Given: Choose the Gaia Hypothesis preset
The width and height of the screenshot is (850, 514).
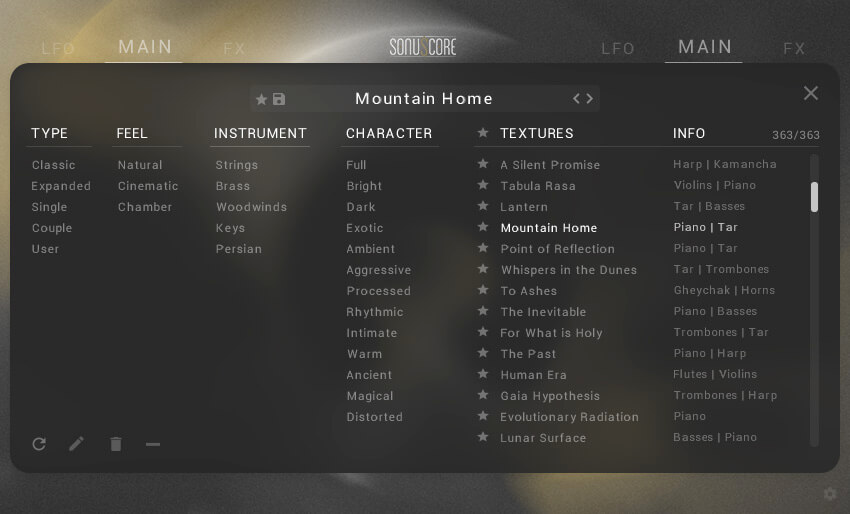Looking at the screenshot, I should click(x=550, y=396).
